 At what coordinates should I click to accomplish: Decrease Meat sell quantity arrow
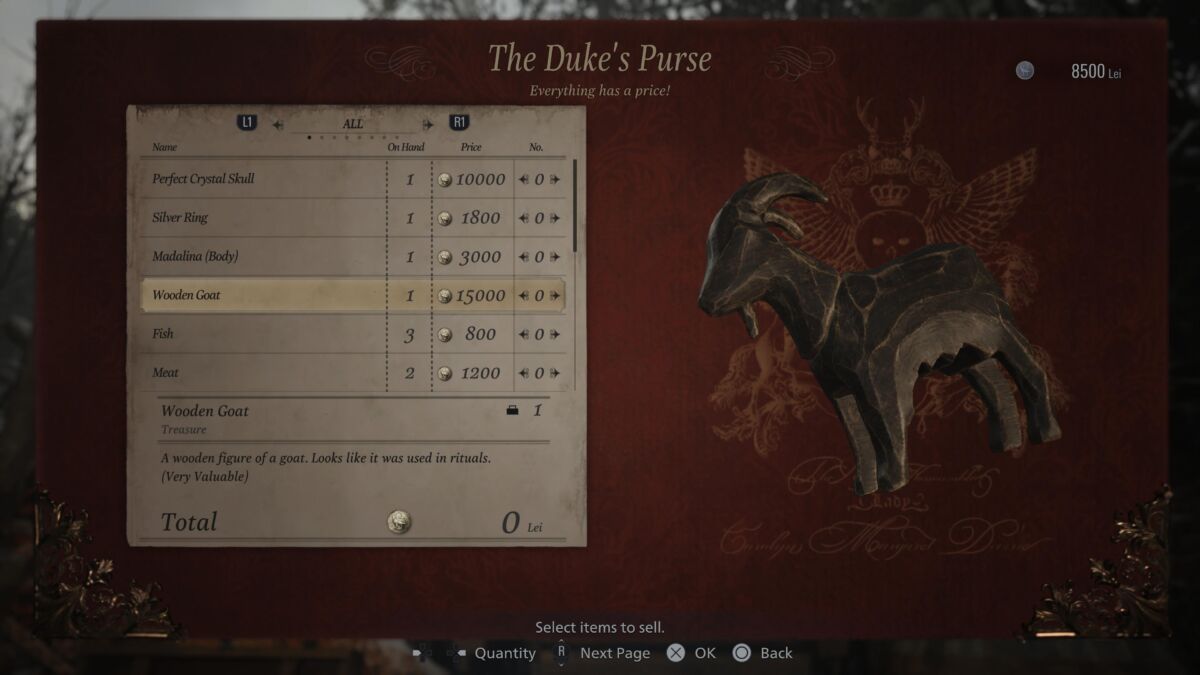tap(523, 374)
